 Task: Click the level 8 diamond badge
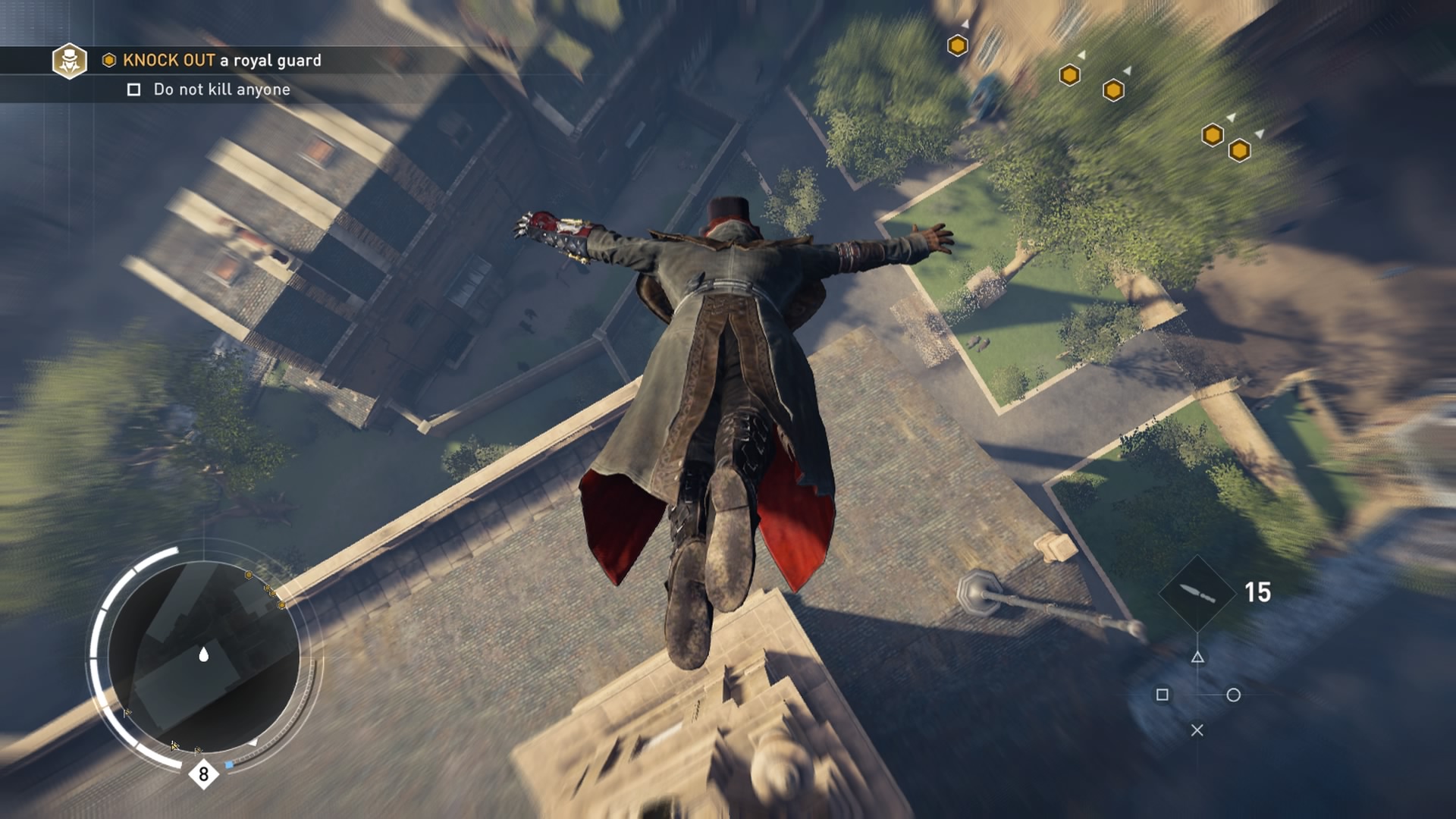203,774
